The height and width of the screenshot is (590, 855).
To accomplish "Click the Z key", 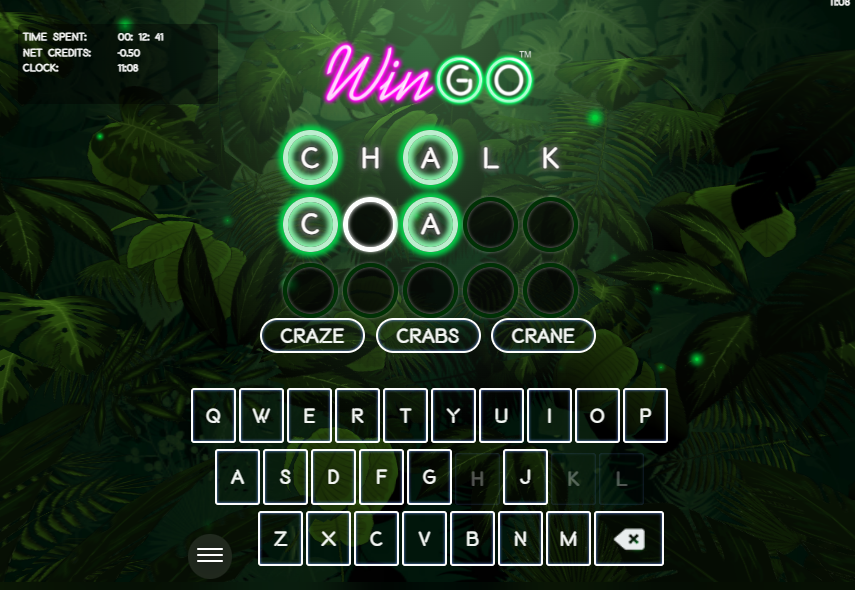I will (280, 539).
